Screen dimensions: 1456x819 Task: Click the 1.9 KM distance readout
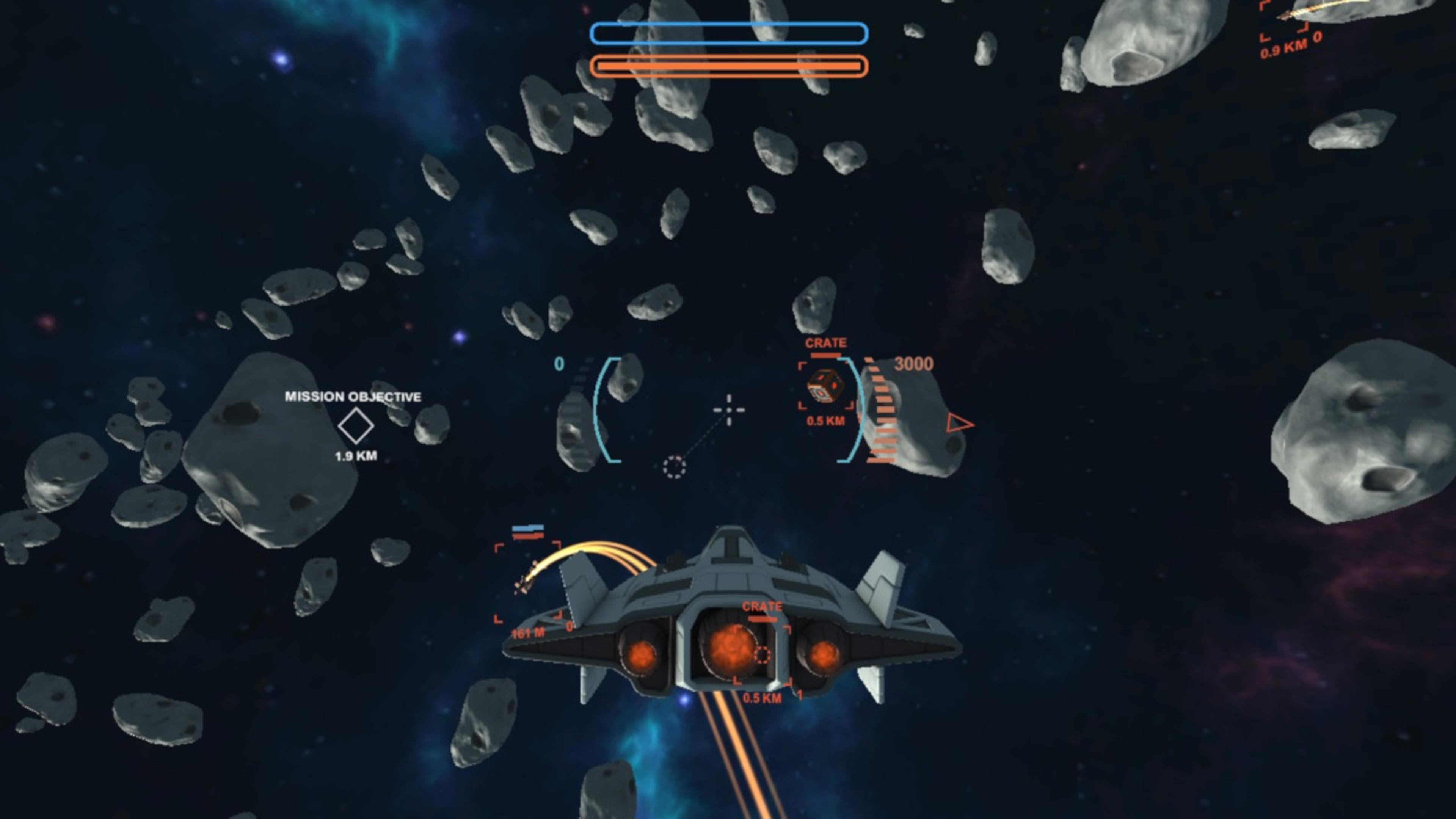click(356, 453)
